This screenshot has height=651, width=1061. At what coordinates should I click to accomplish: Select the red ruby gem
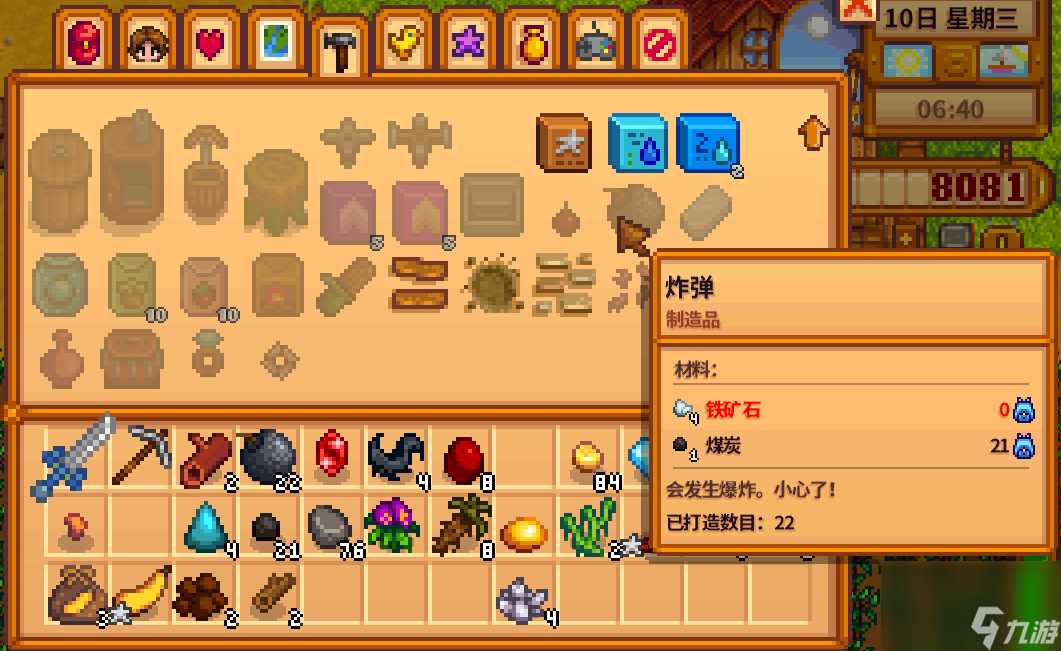click(x=332, y=457)
